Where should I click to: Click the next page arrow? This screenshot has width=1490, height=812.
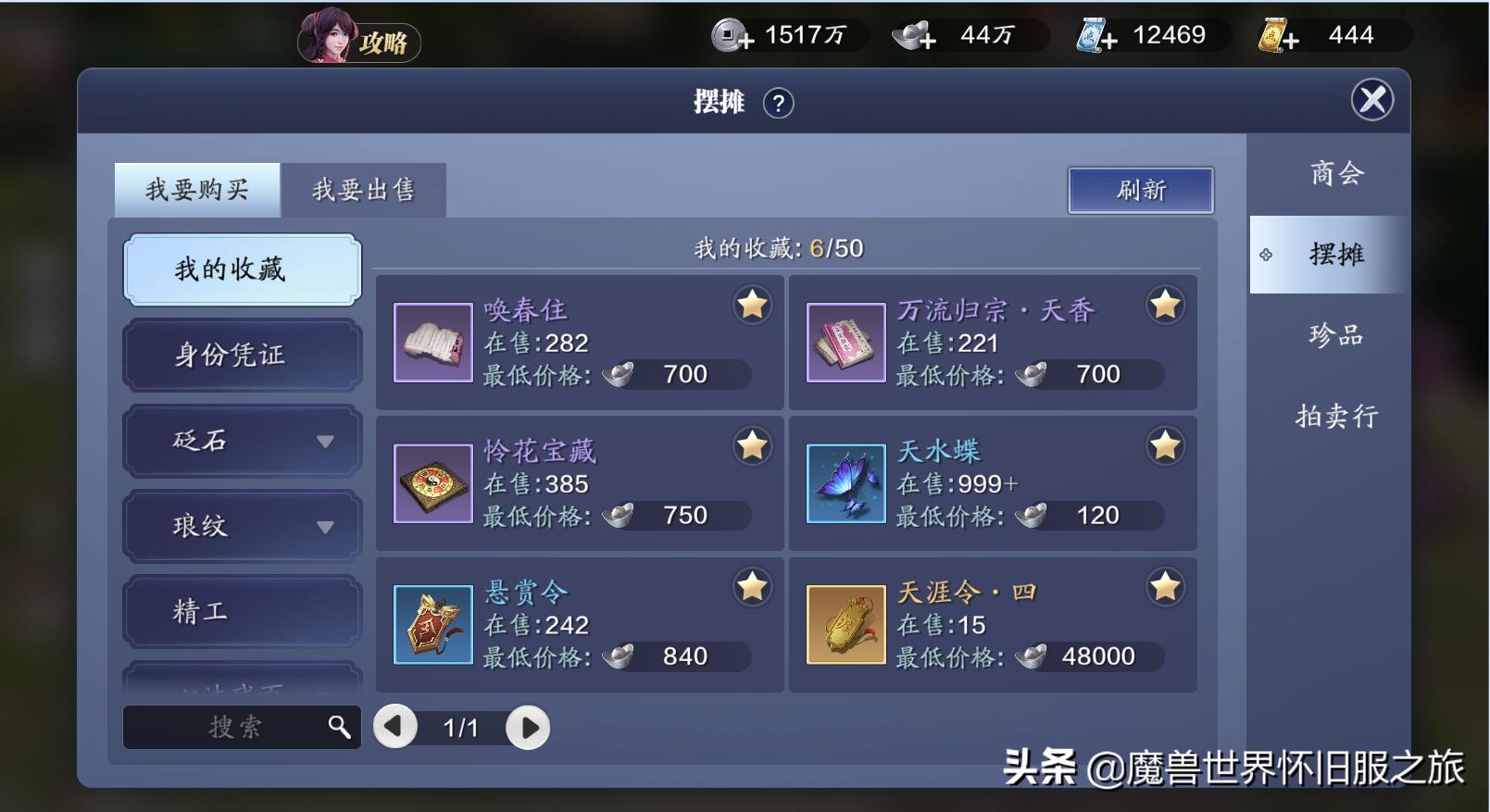point(527,728)
